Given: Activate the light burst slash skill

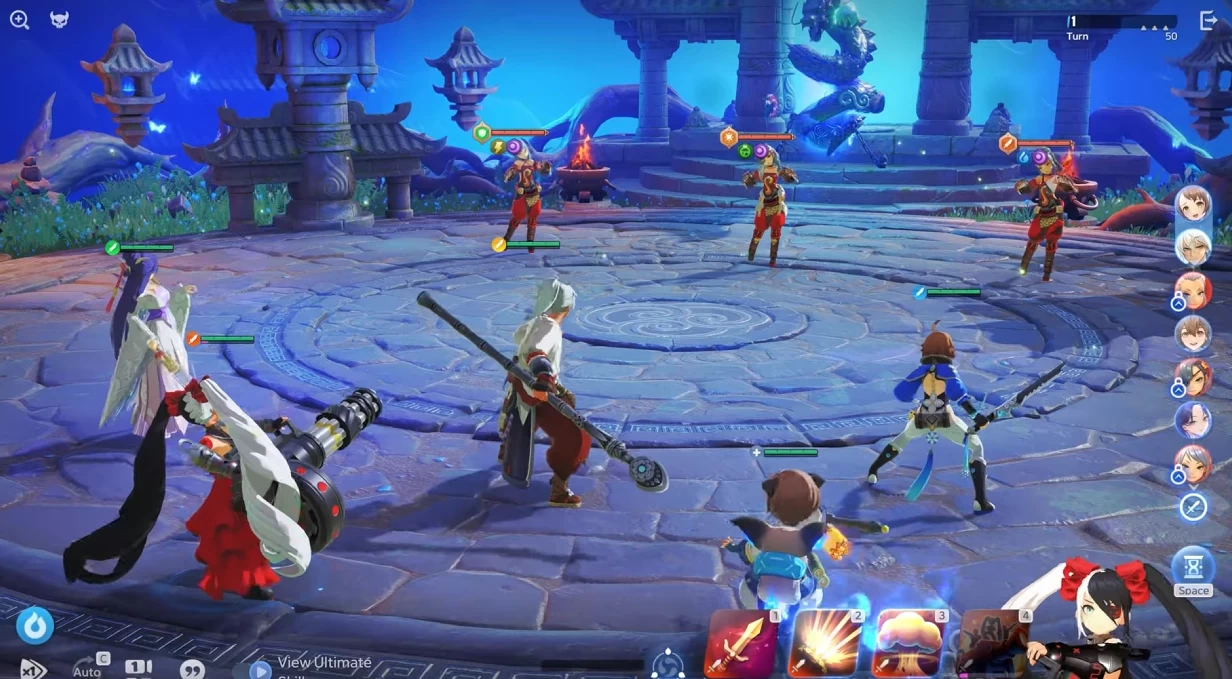Looking at the screenshot, I should pos(826,645).
